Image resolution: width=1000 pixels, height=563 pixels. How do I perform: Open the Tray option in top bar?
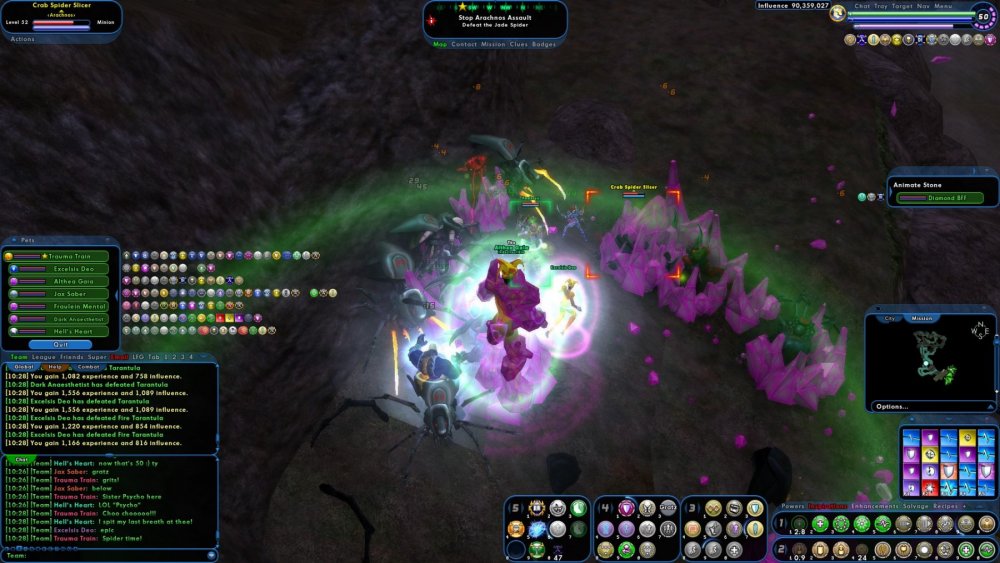point(881,6)
